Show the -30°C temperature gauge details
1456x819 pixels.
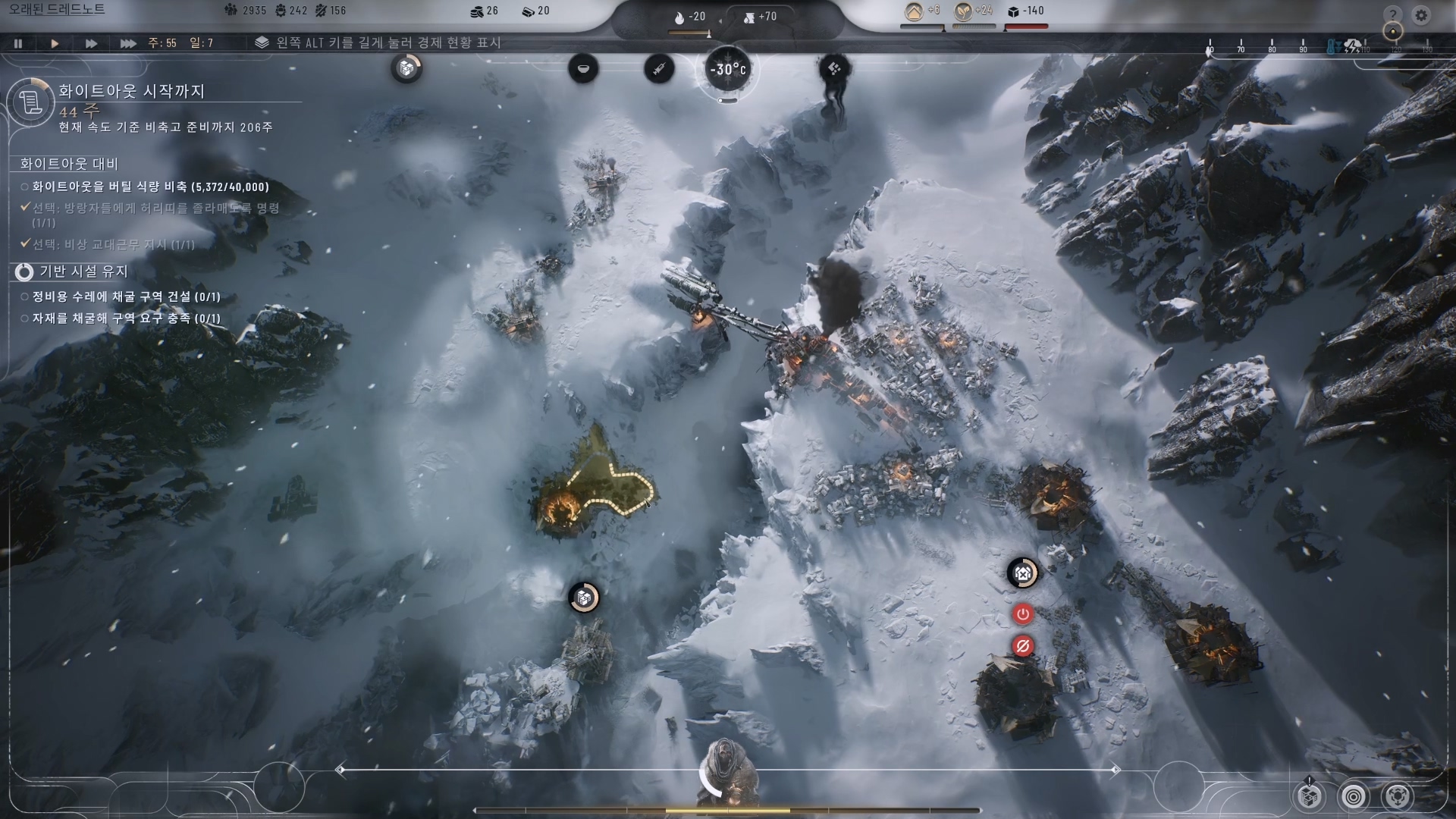pos(728,70)
